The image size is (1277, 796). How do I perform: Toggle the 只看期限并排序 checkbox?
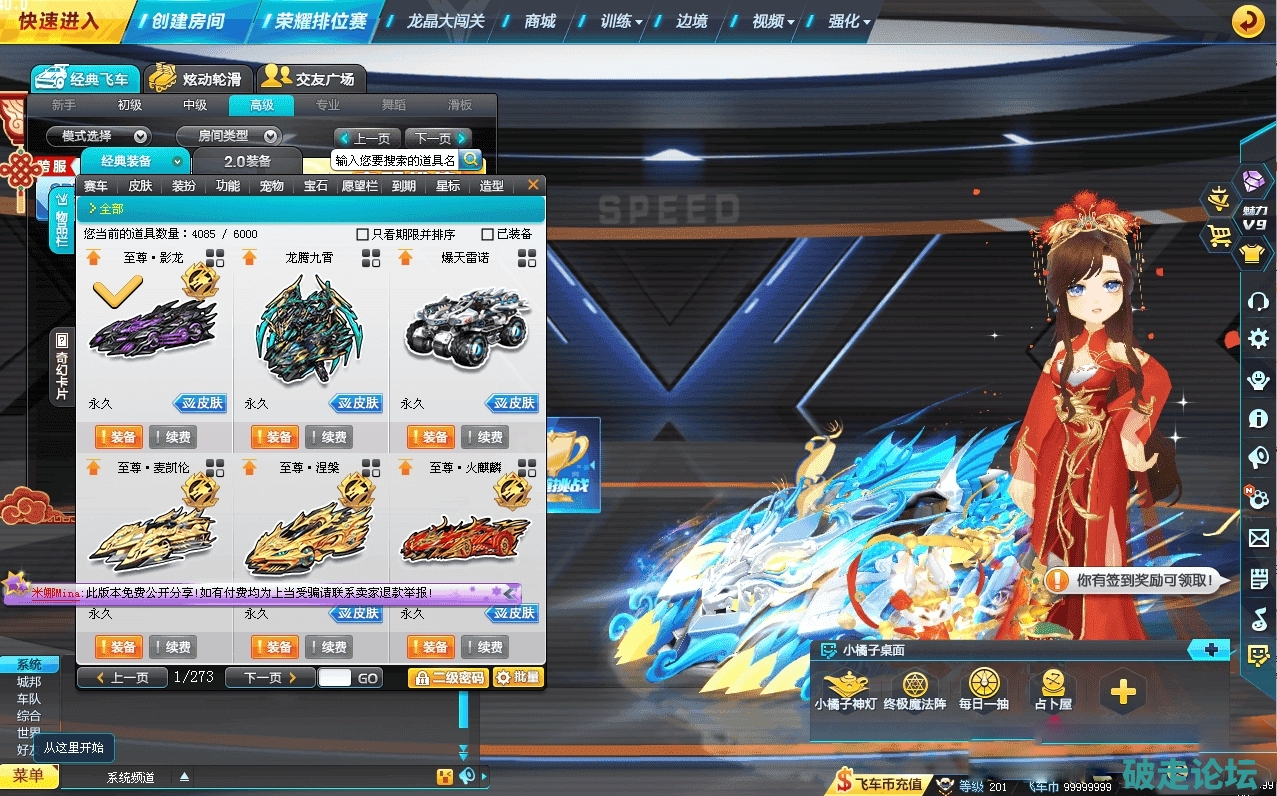coord(363,234)
